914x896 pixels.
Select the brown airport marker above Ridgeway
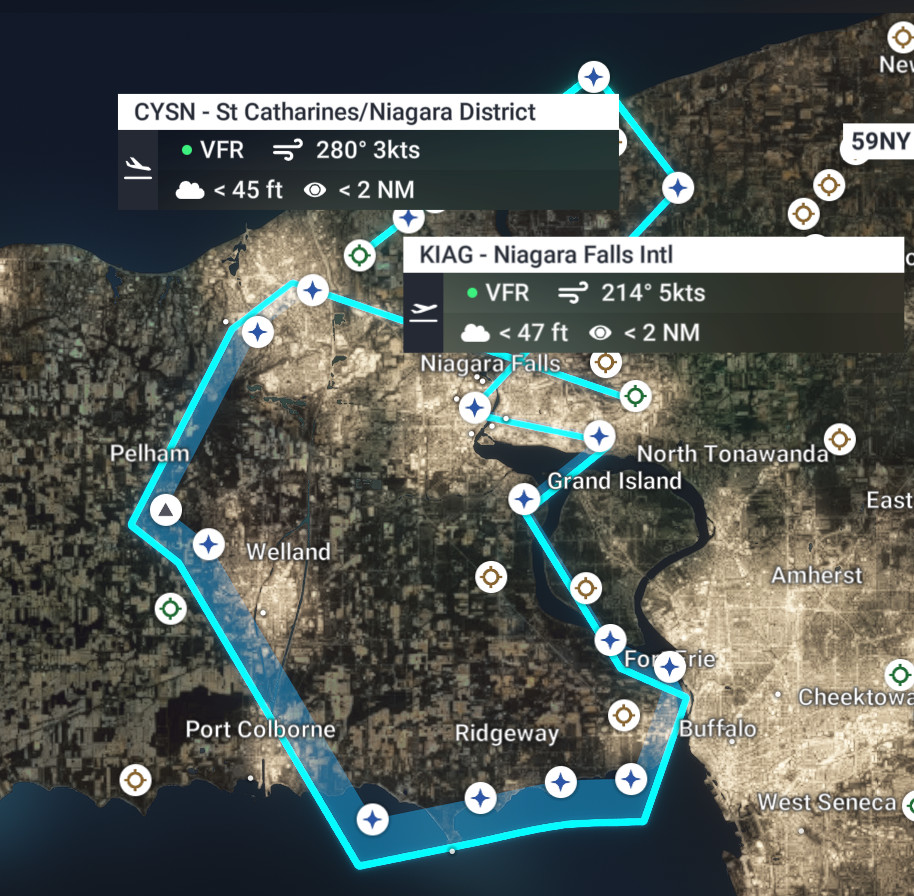490,576
